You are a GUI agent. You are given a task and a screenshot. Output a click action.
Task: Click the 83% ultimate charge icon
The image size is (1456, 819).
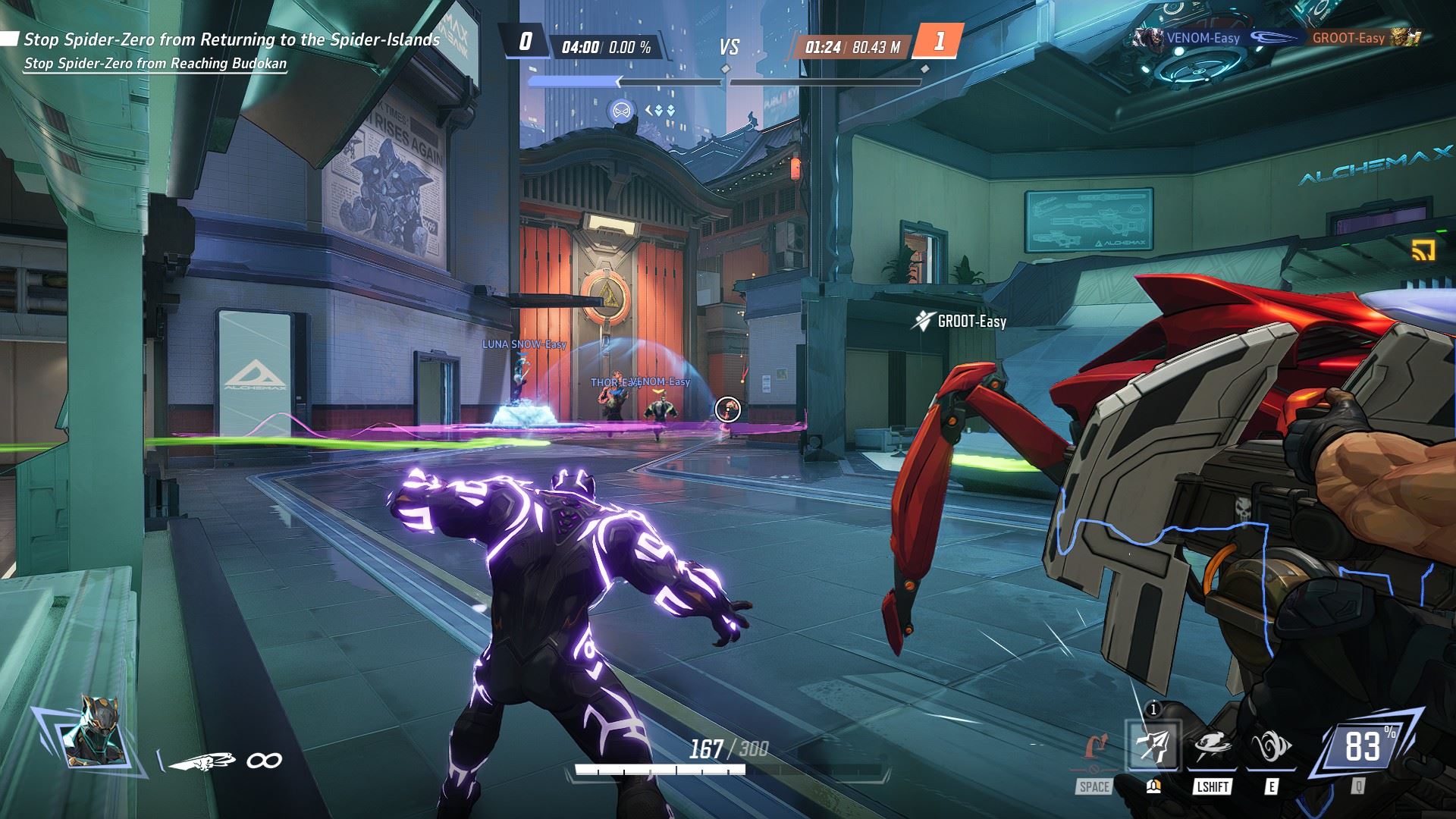1363,747
